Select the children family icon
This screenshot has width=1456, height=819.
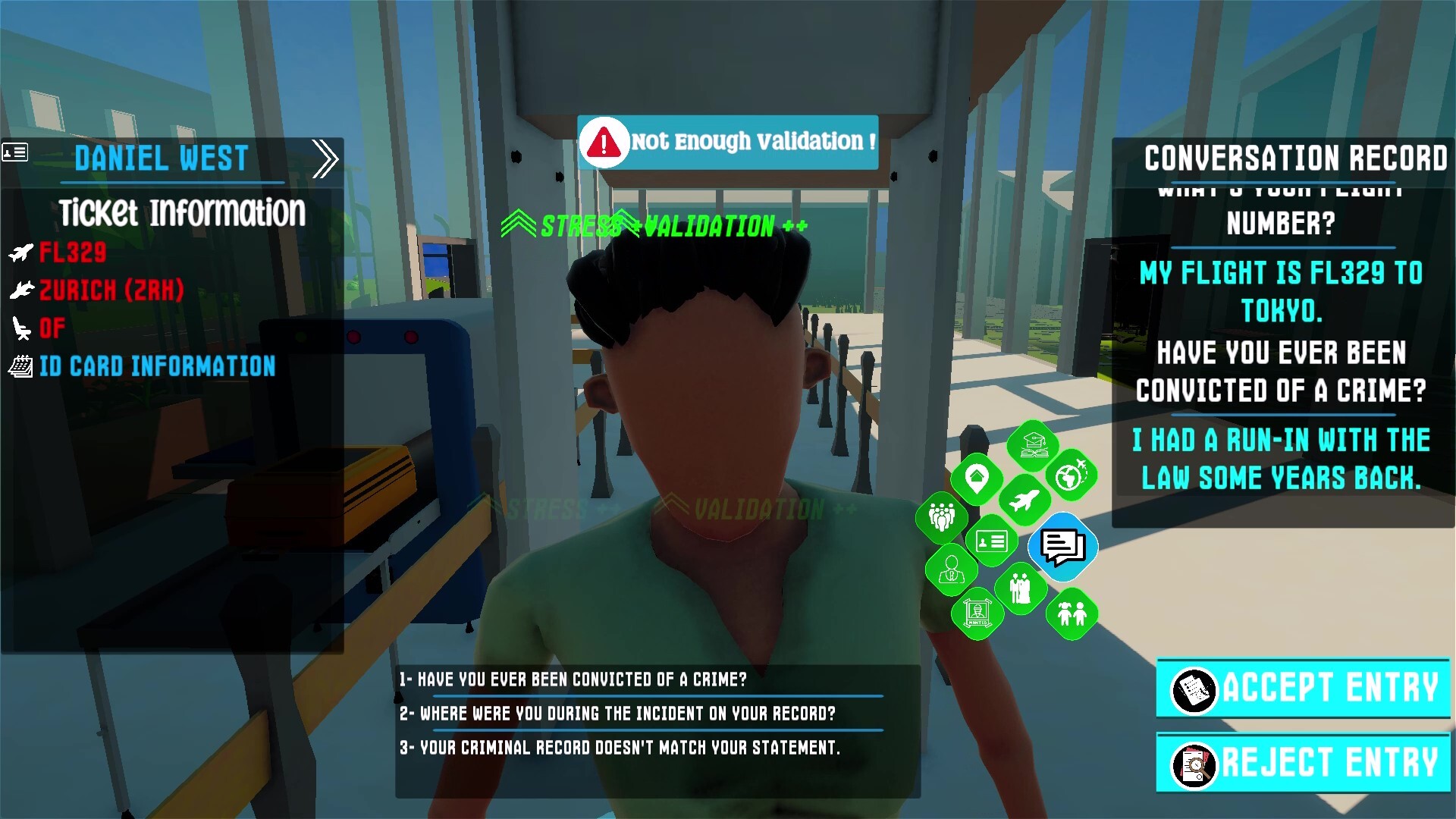point(1072,614)
